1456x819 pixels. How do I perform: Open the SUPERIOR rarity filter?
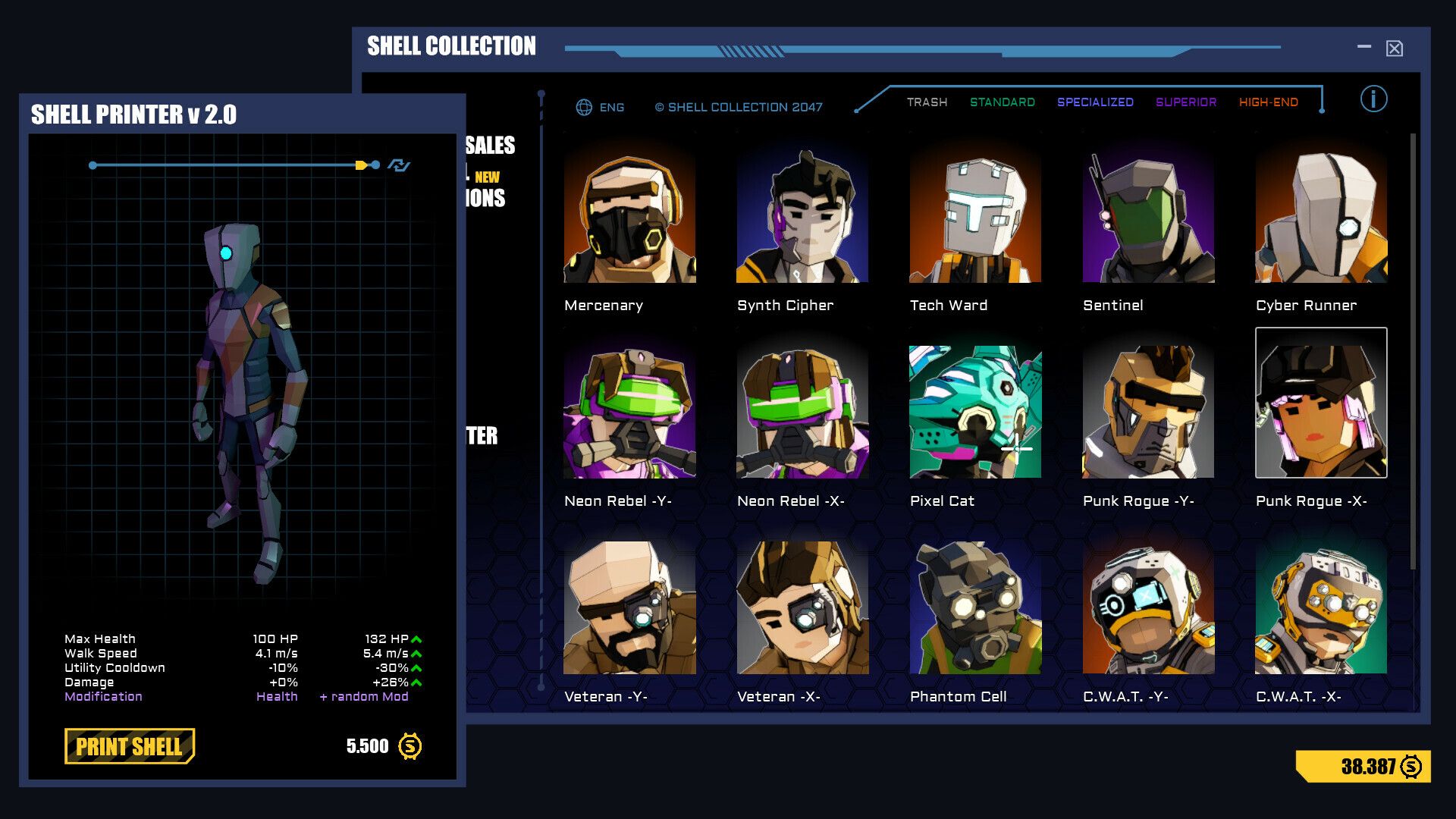coord(1185,102)
